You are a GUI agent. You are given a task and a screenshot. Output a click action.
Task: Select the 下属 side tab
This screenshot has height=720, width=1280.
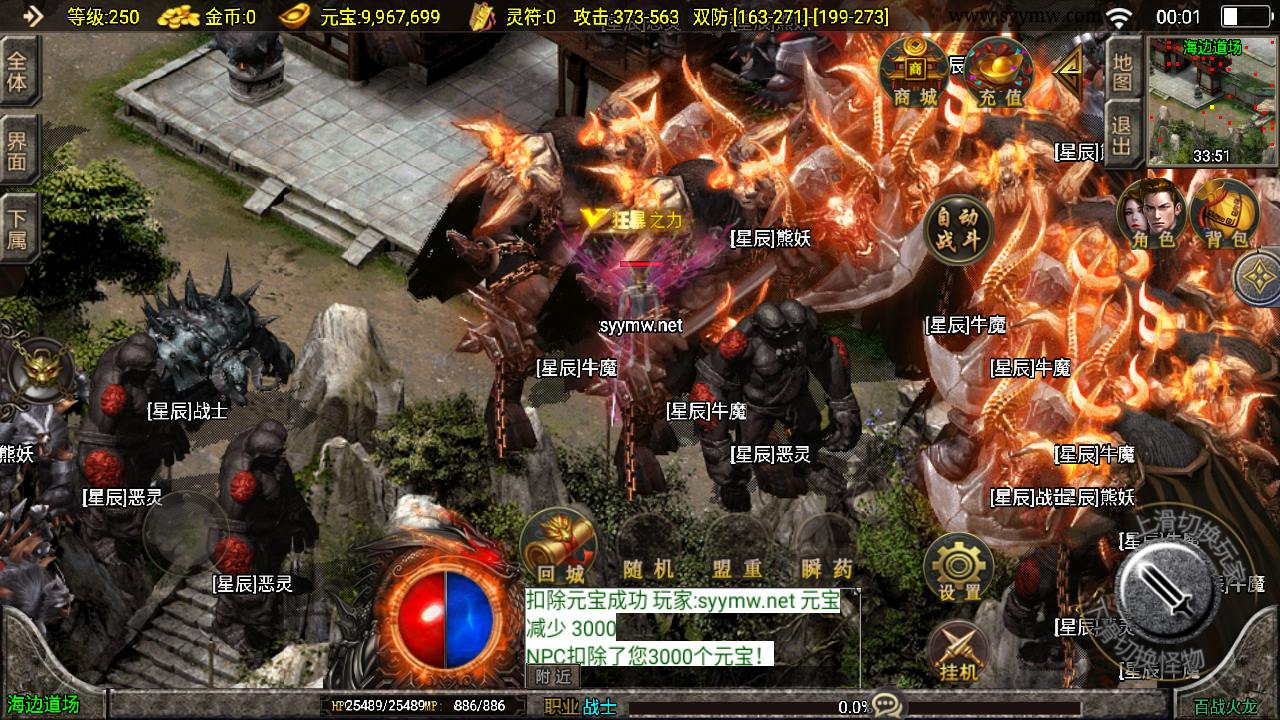pyautogui.click(x=18, y=228)
